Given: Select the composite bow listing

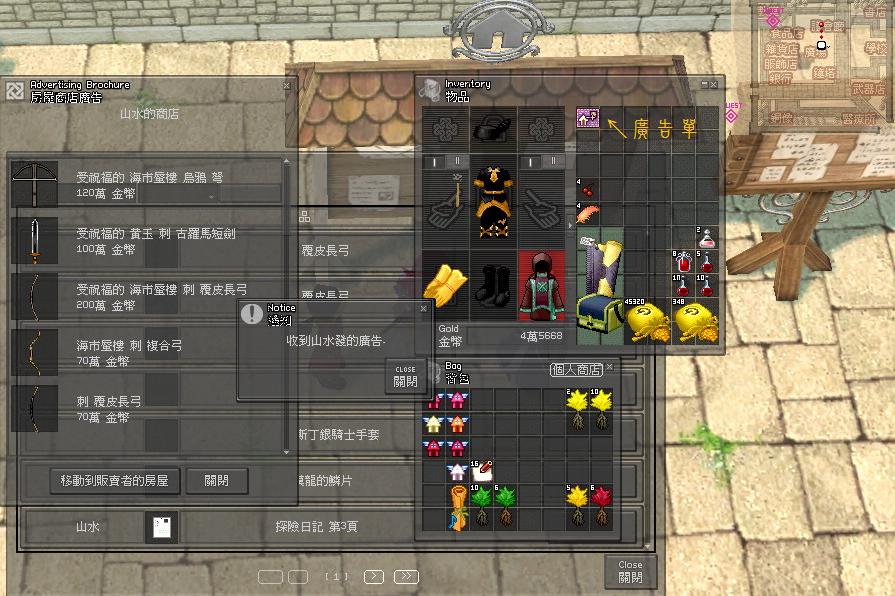Looking at the screenshot, I should pos(150,352).
